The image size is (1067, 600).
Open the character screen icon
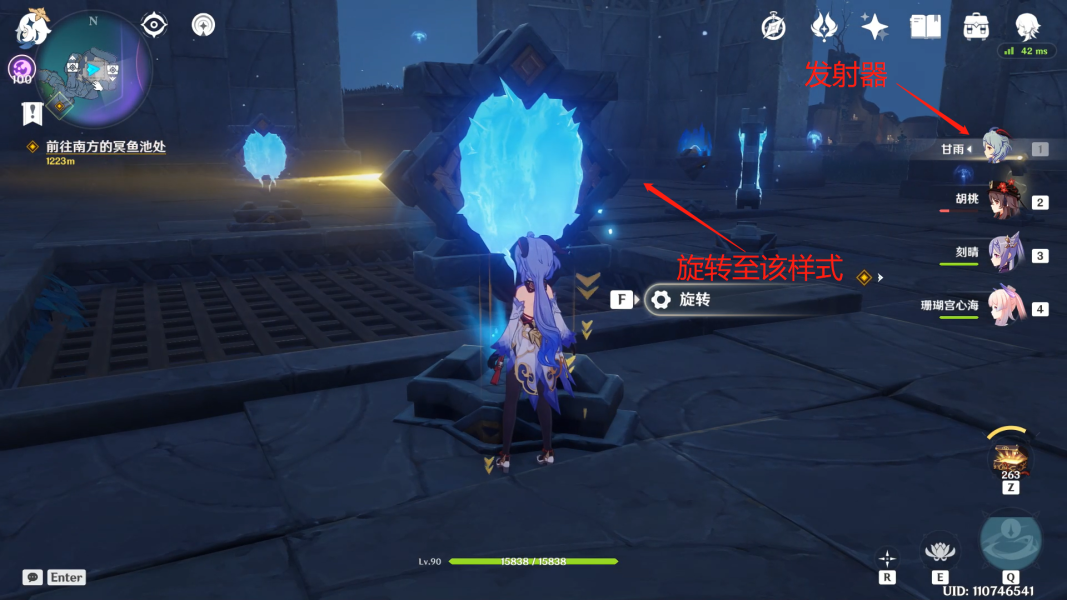pyautogui.click(x=1027, y=27)
